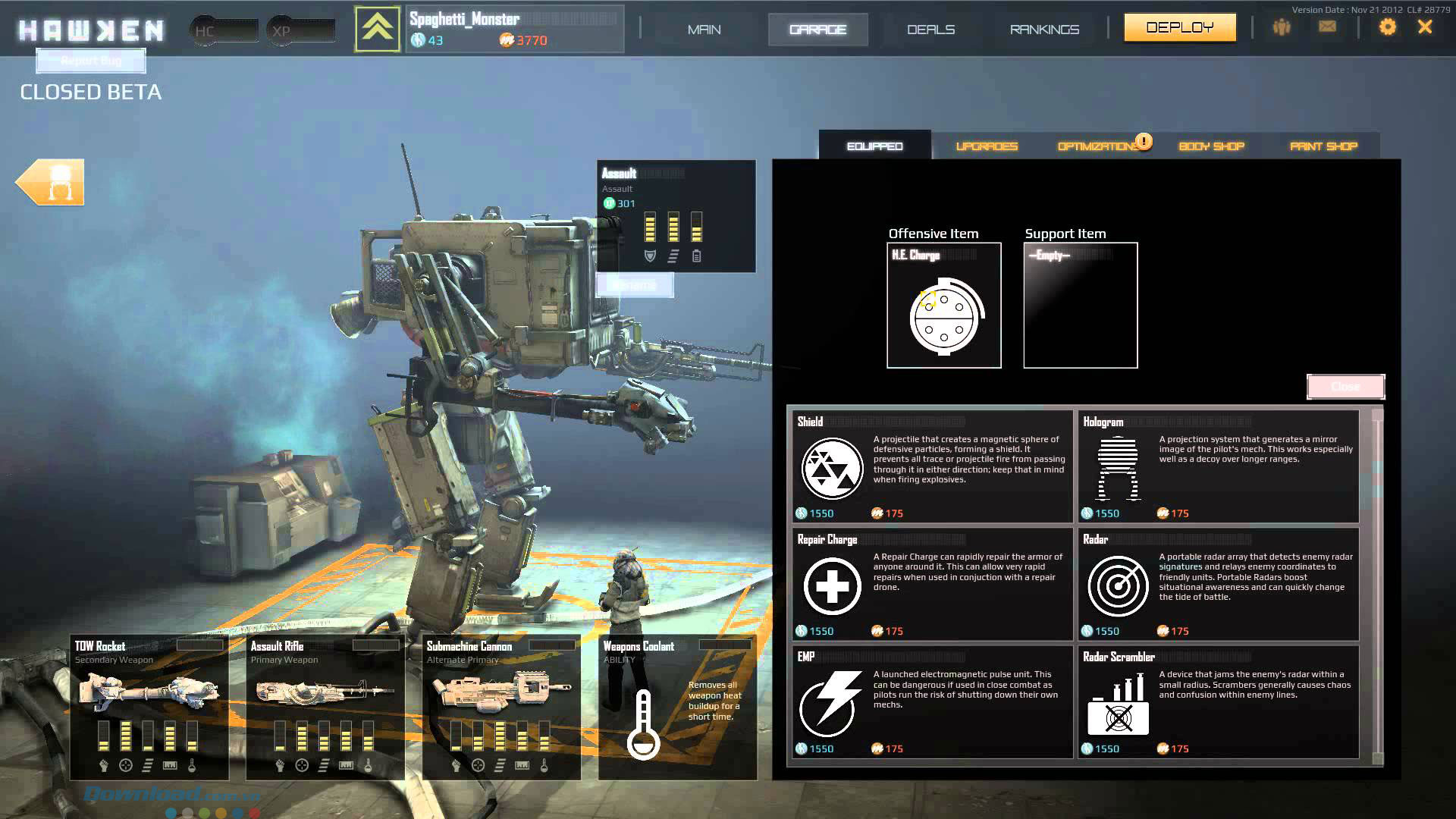The width and height of the screenshot is (1456, 819).
Task: Open the mail envelope icon
Action: (1327, 27)
